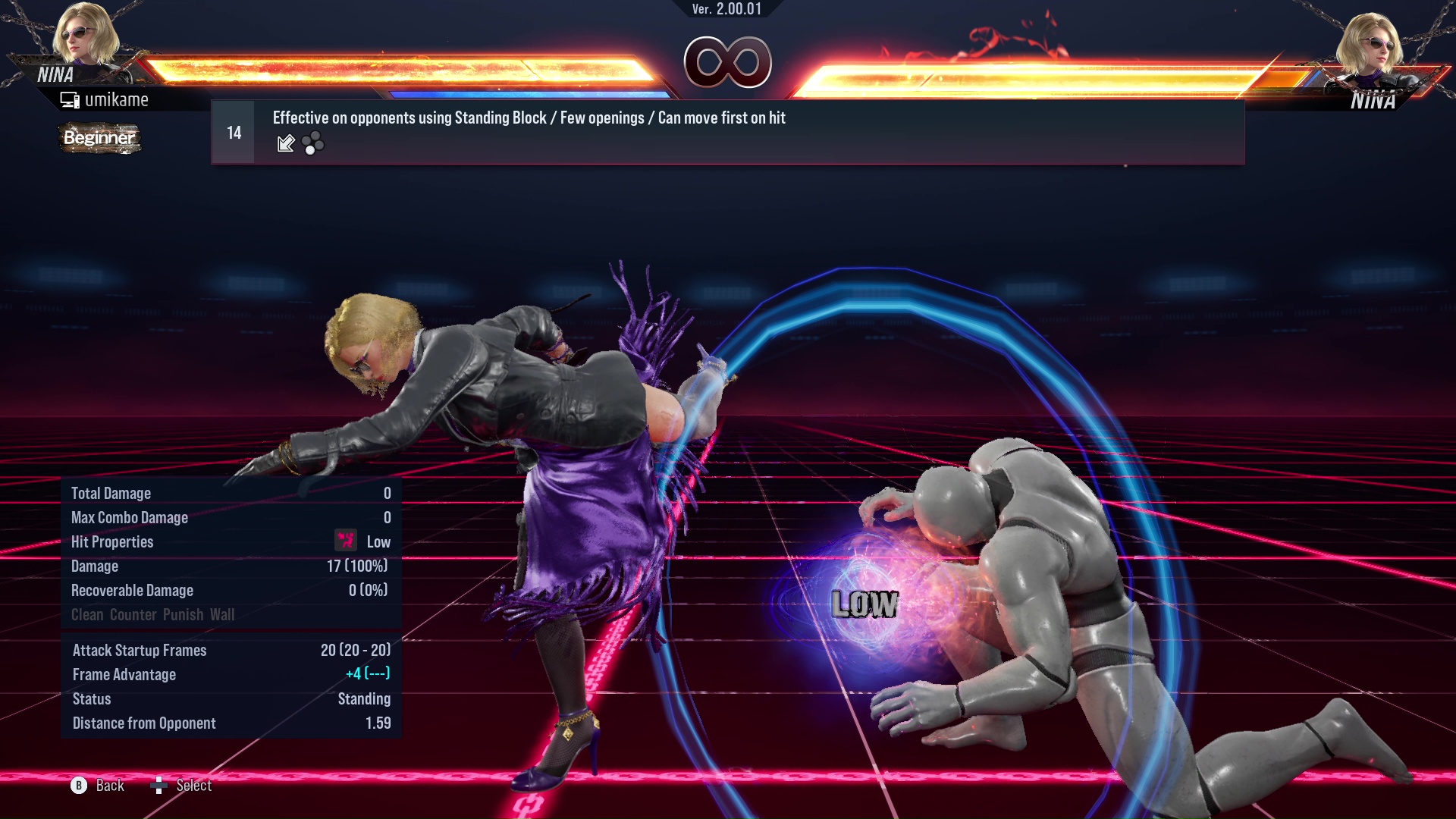Click the Ver. 2.00.01 banner
The image size is (1456, 819).
(x=728, y=10)
